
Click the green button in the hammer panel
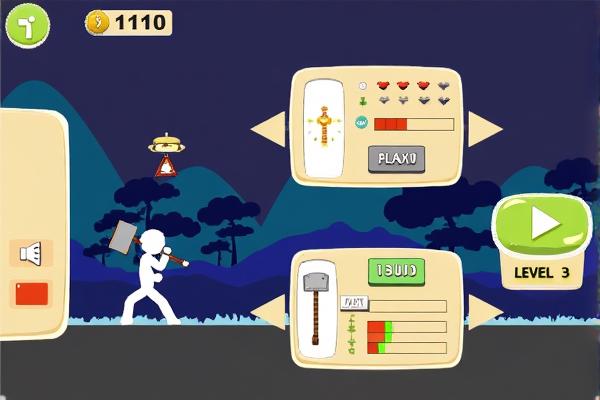tap(397, 270)
